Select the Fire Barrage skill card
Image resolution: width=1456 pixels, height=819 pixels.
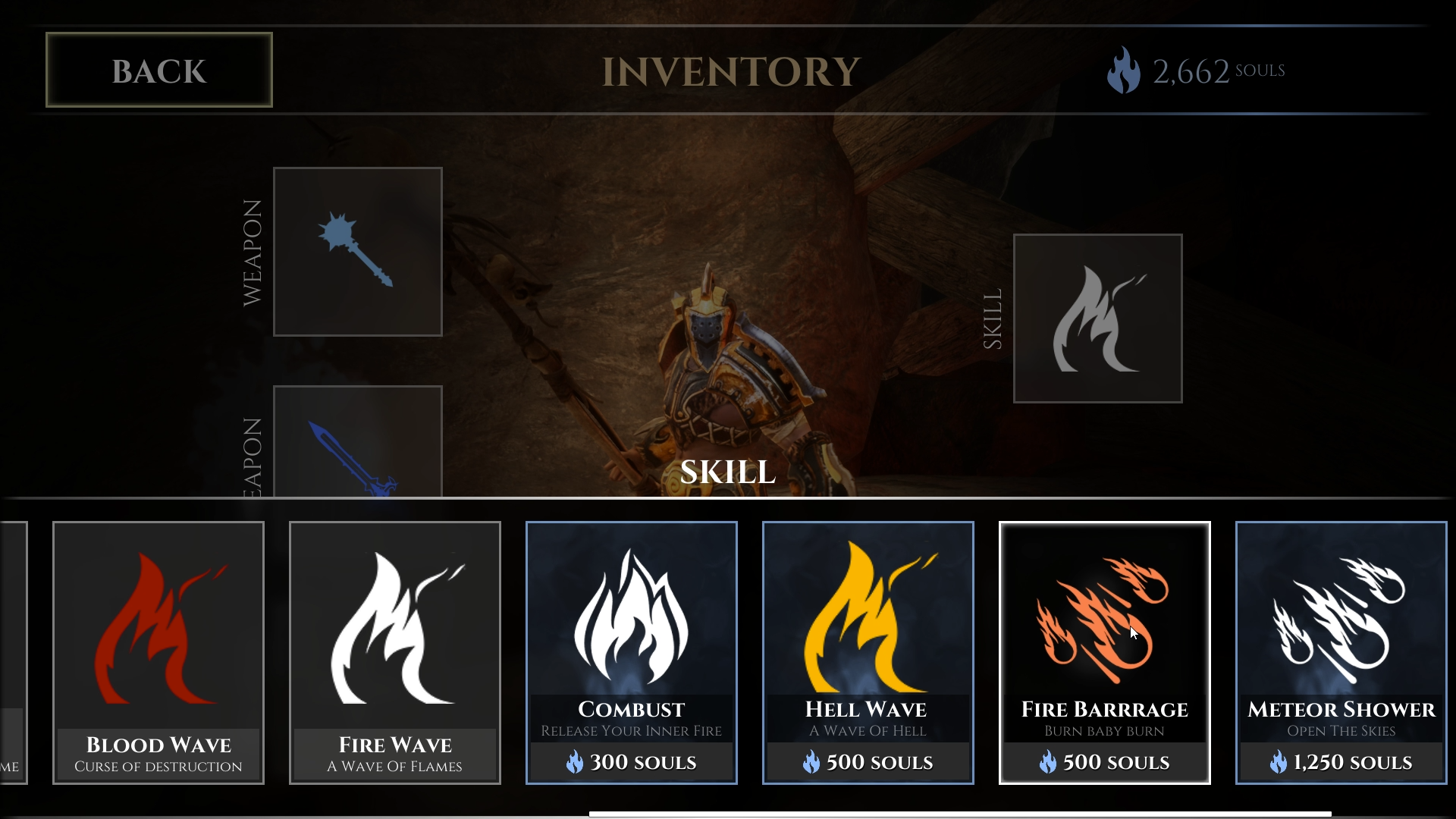[x=1105, y=652]
